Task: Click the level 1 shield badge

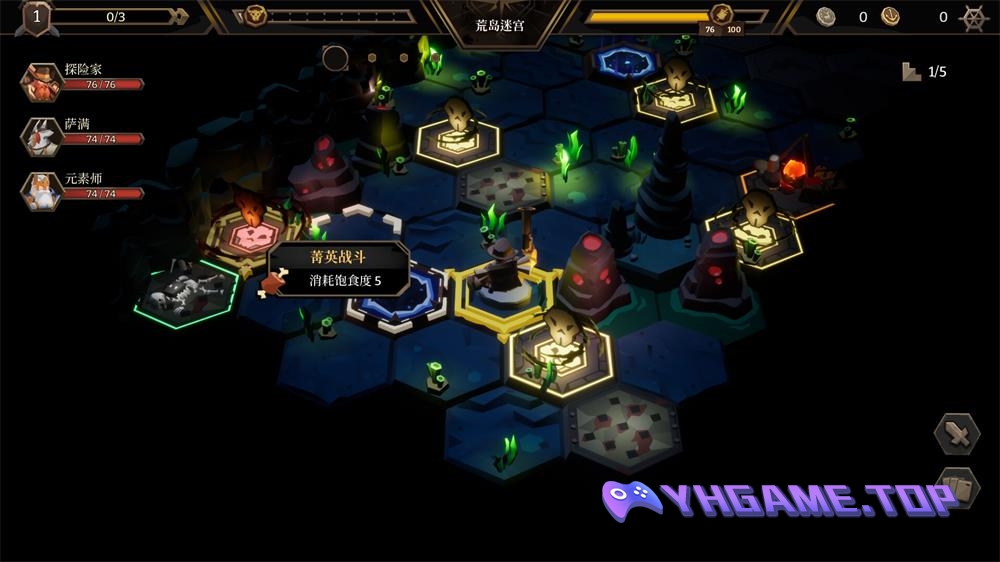Action: 37,17
